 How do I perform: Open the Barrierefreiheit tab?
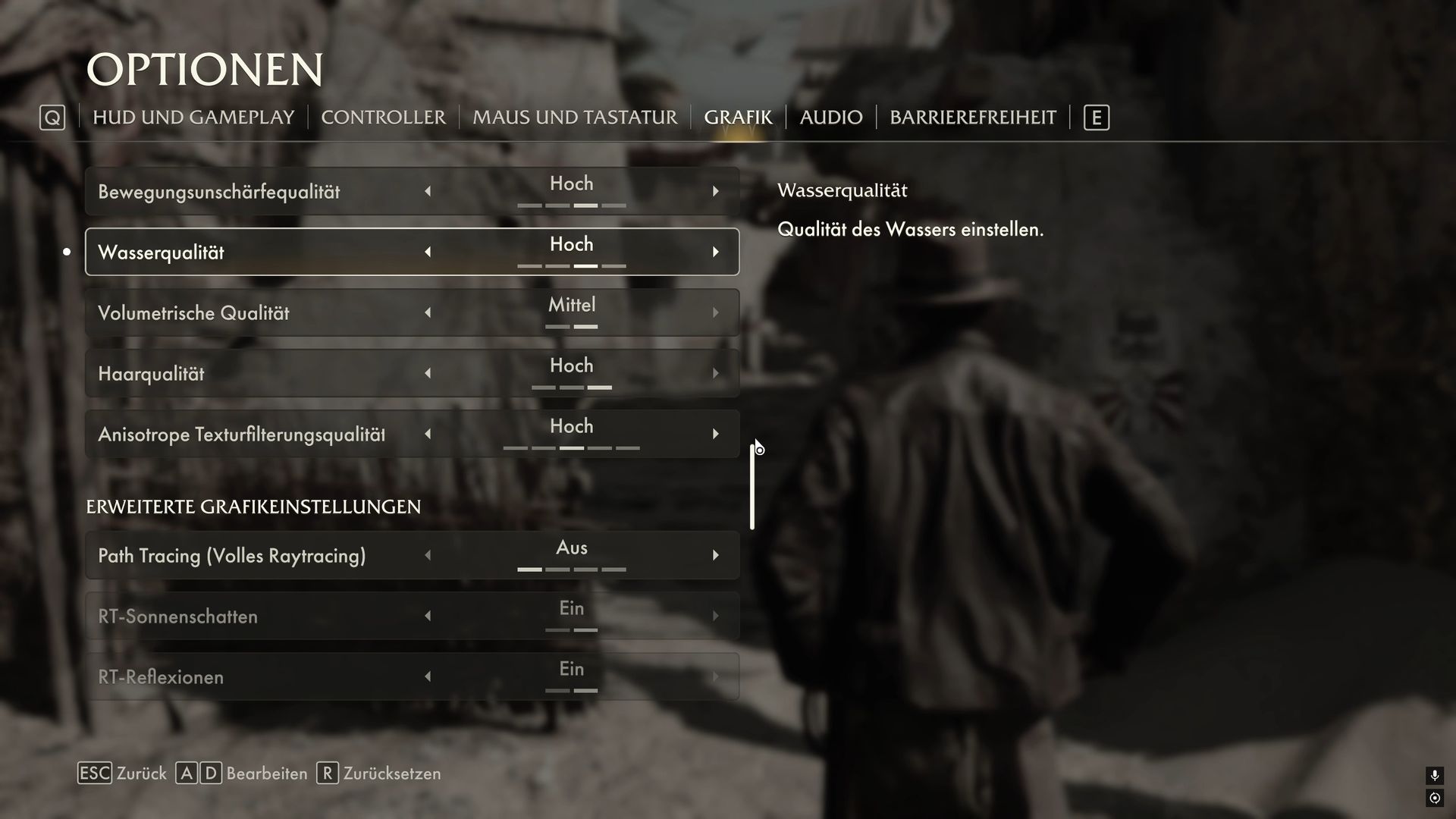point(972,118)
